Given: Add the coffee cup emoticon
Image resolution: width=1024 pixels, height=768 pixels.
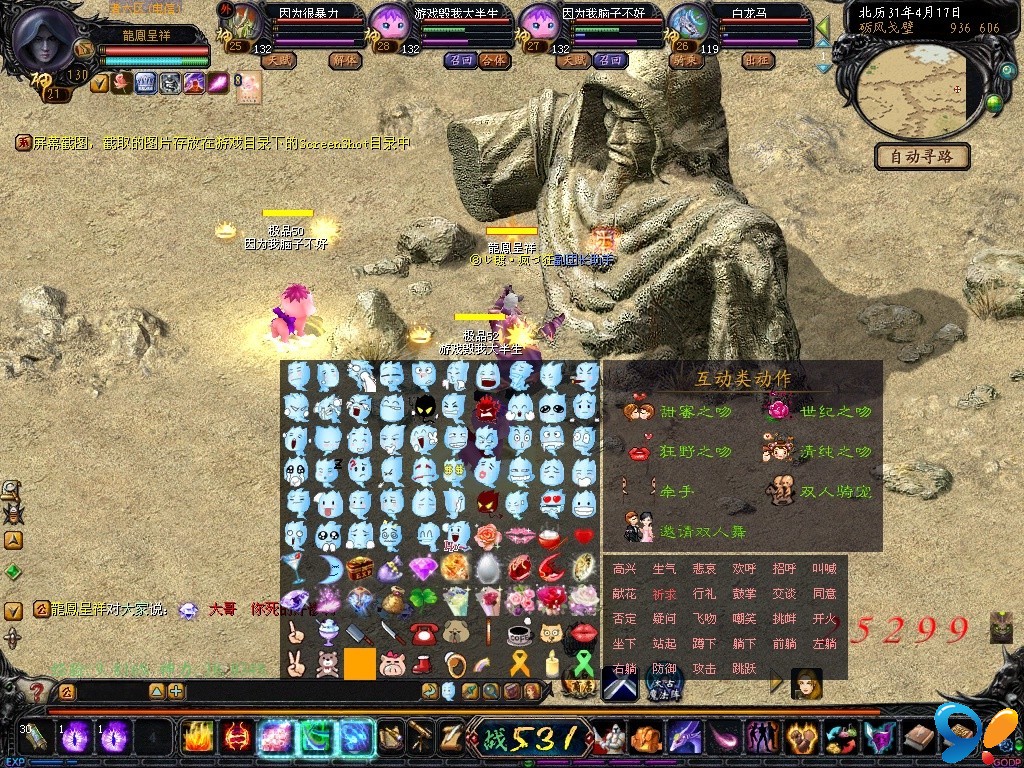Looking at the screenshot, I should pyautogui.click(x=518, y=632).
